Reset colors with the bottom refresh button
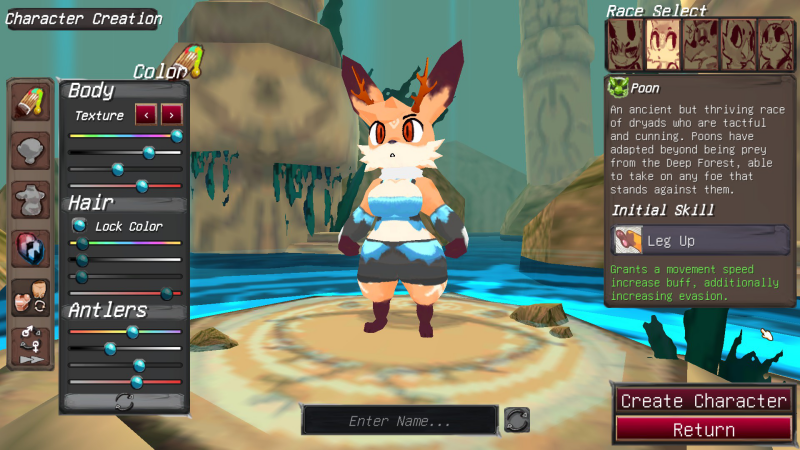This screenshot has height=450, width=800. point(125,401)
